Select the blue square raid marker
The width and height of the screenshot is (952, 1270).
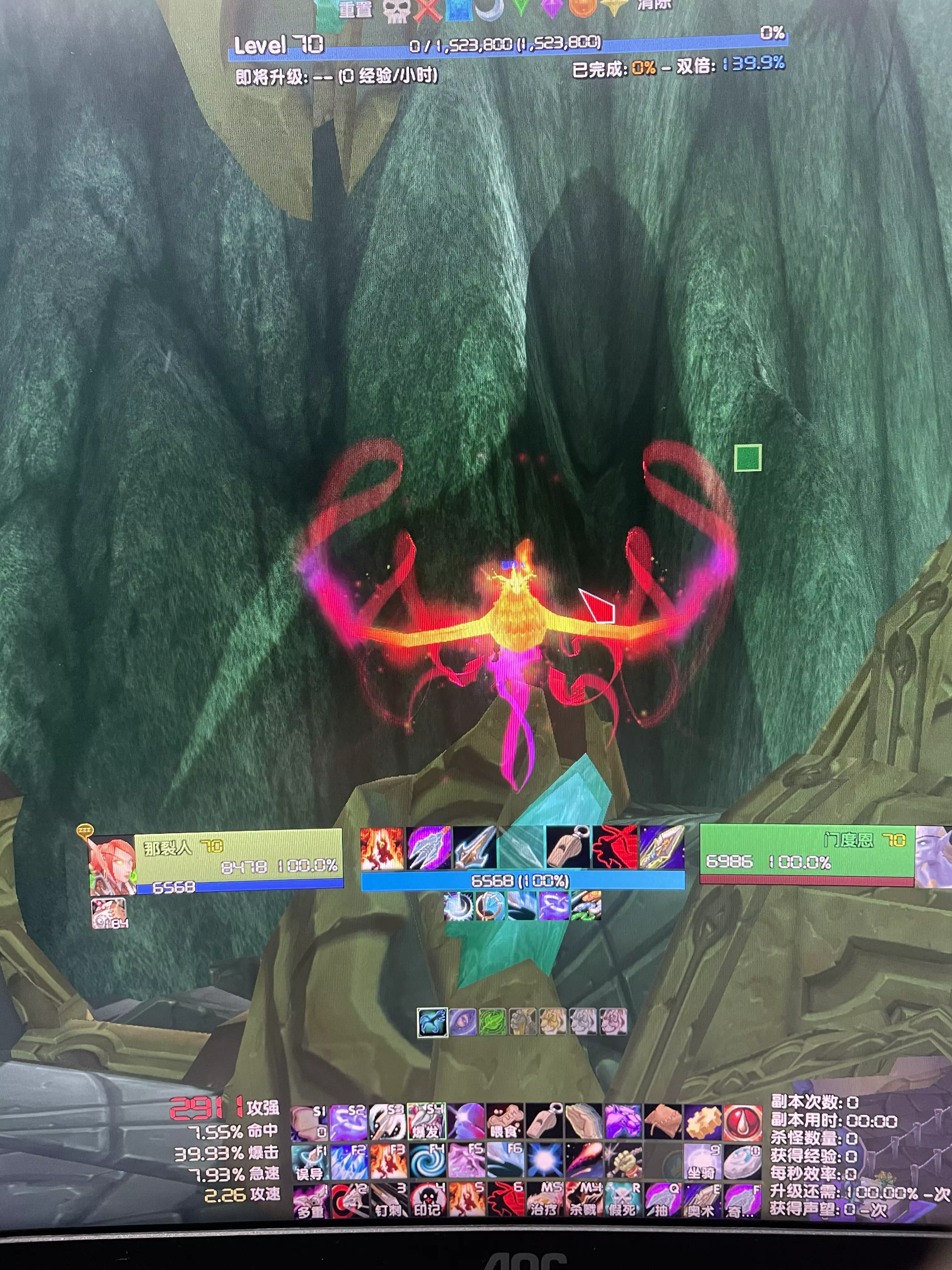click(458, 10)
